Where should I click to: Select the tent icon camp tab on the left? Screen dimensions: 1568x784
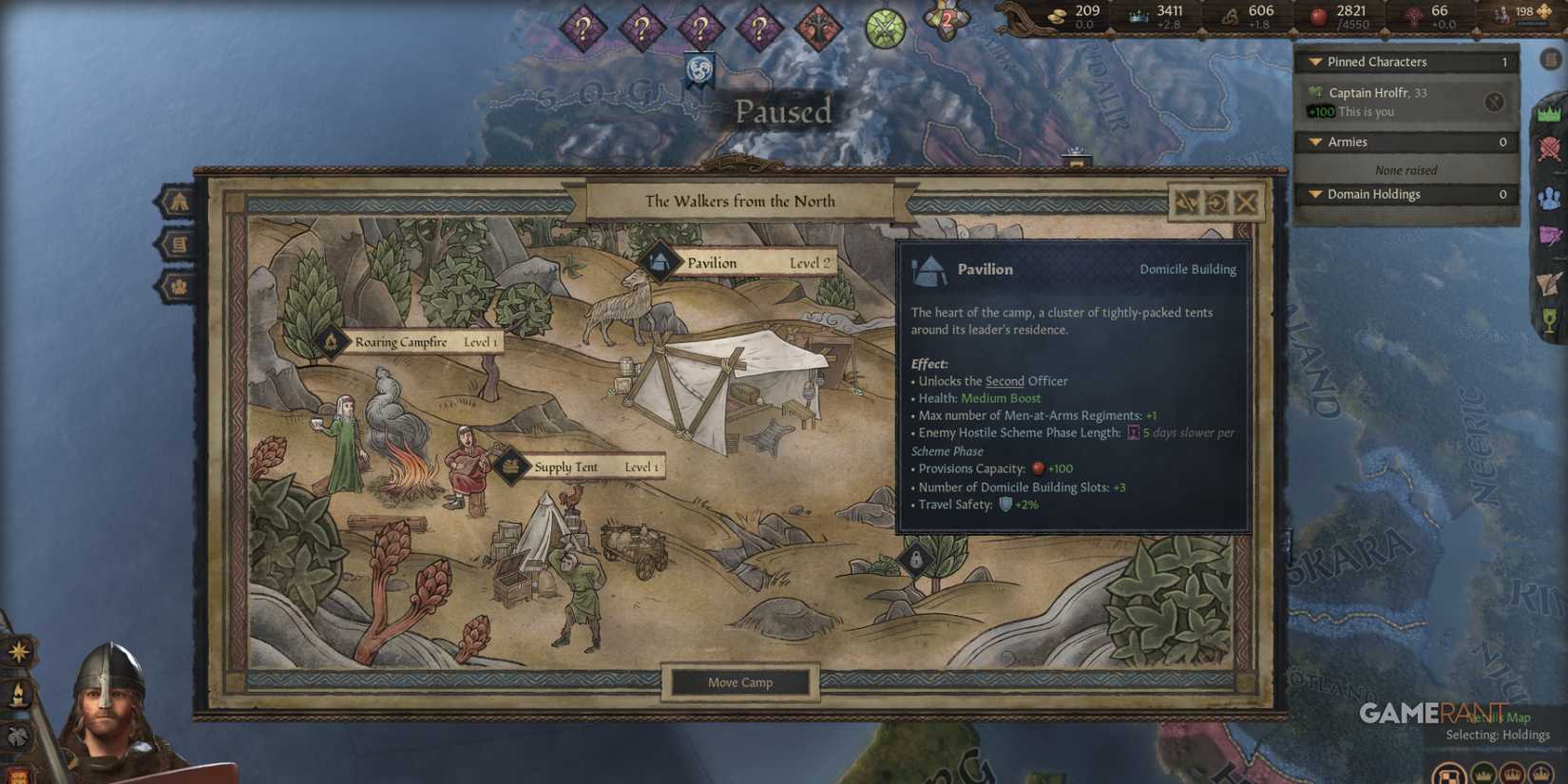point(177,201)
